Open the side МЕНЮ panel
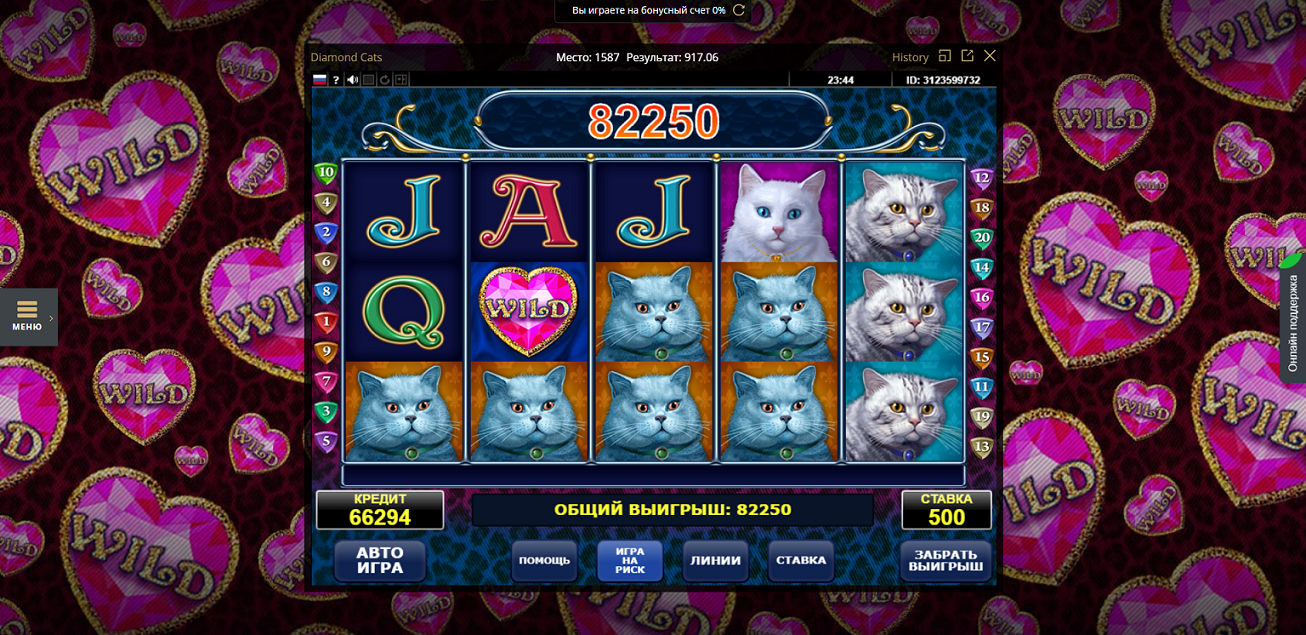 (x=28, y=316)
